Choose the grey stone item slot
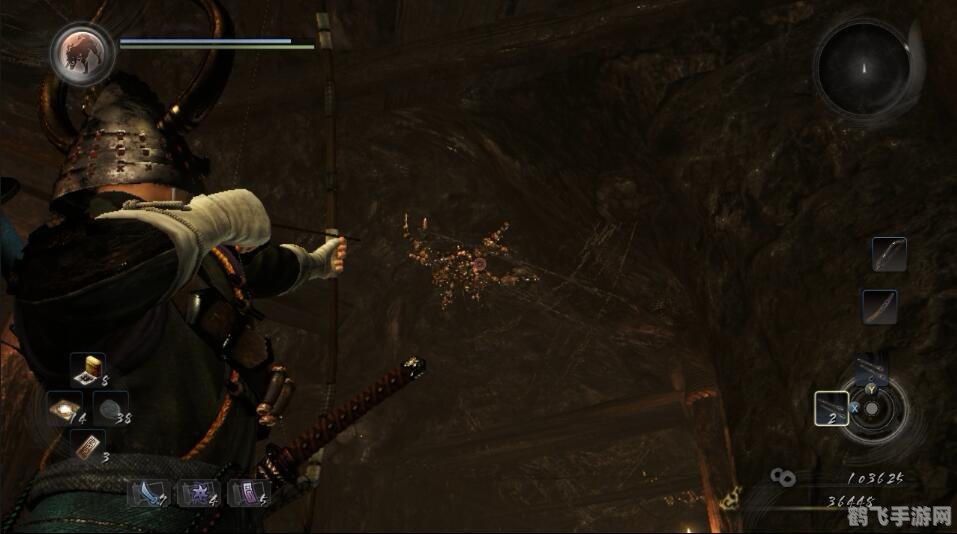This screenshot has width=957, height=534. [x=110, y=407]
